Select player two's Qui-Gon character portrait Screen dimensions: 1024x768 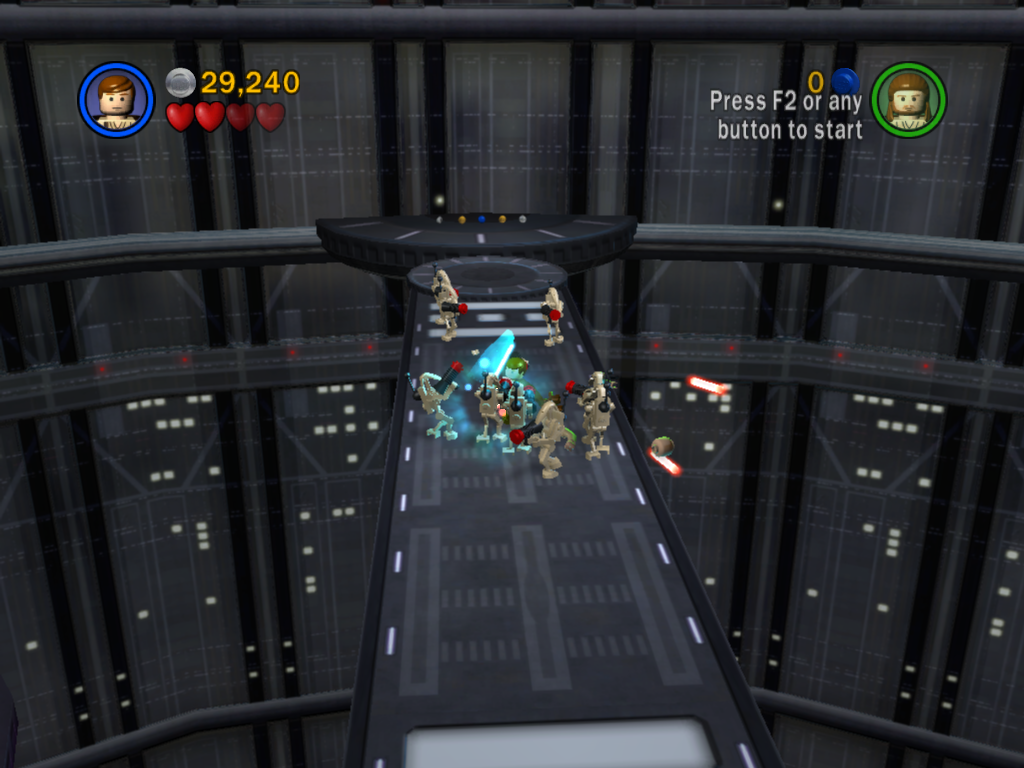[908, 100]
